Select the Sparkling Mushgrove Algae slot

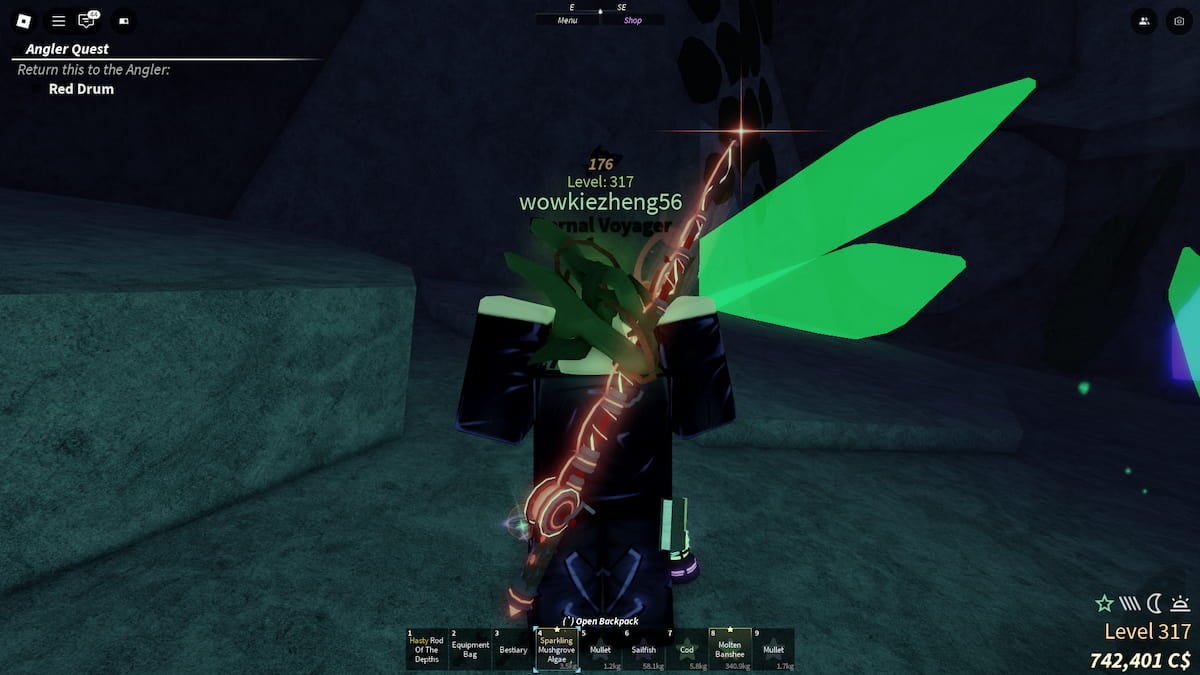tap(556, 649)
